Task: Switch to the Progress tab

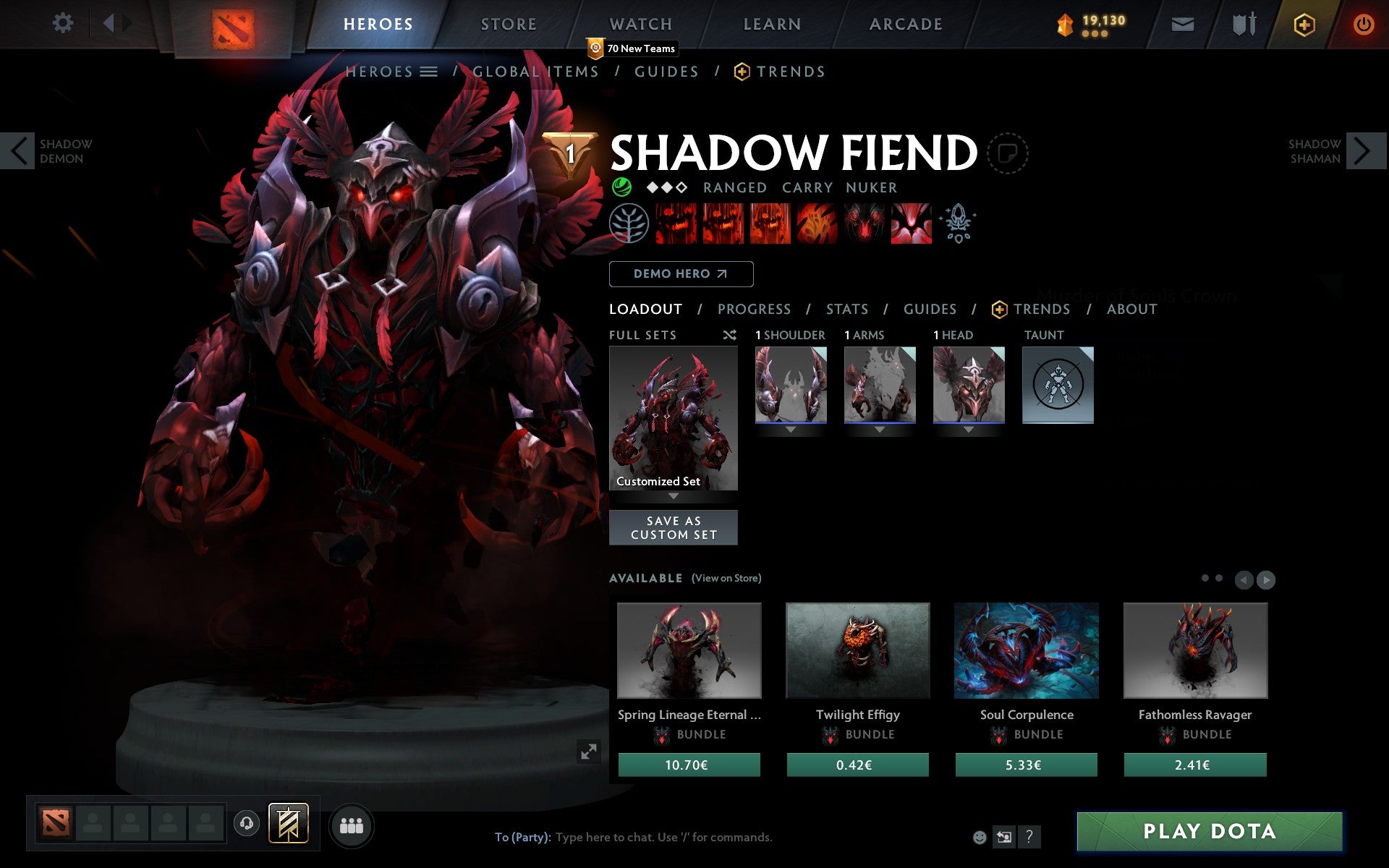Action: click(754, 309)
